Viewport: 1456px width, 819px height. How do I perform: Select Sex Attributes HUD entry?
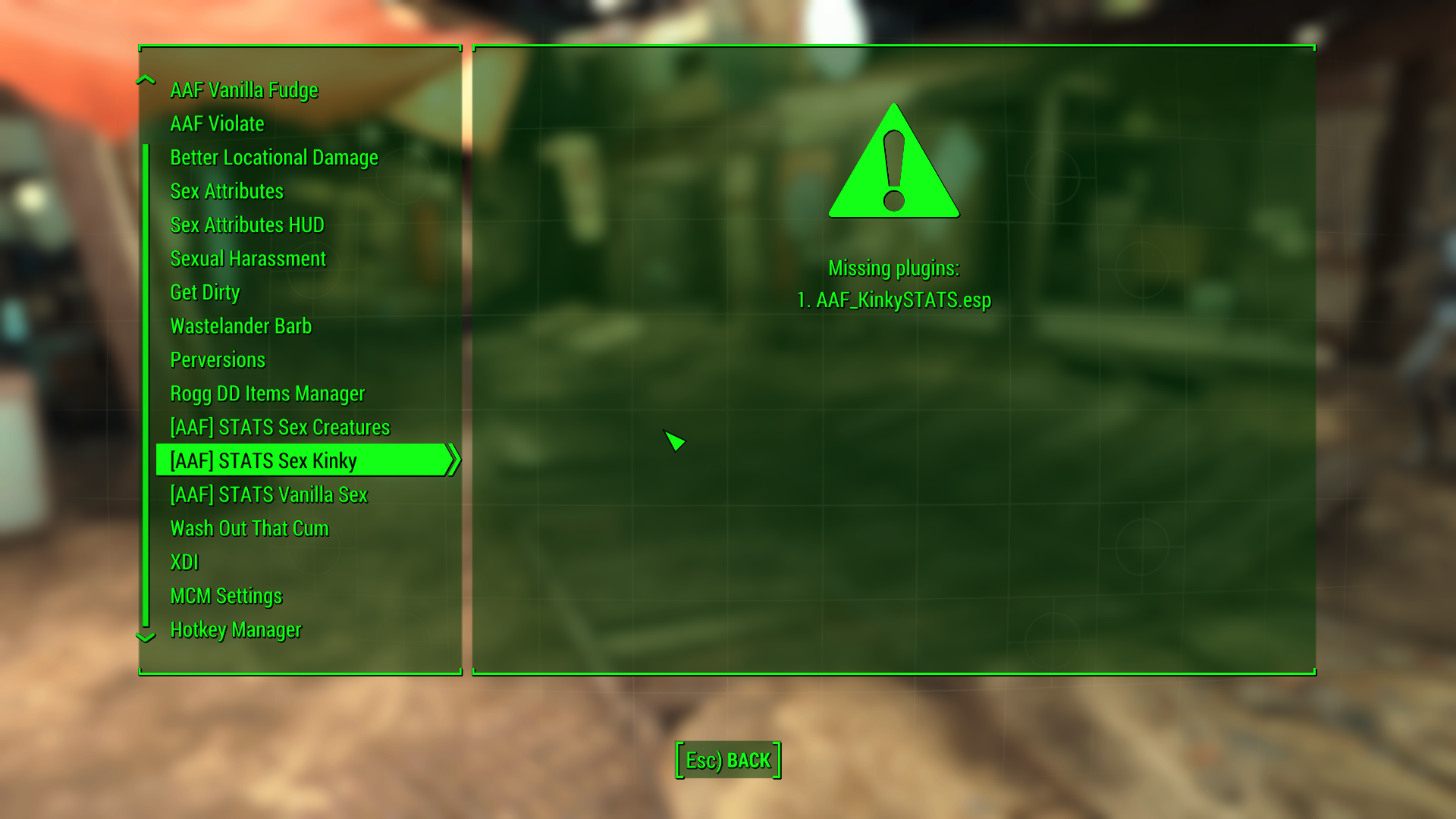246,224
